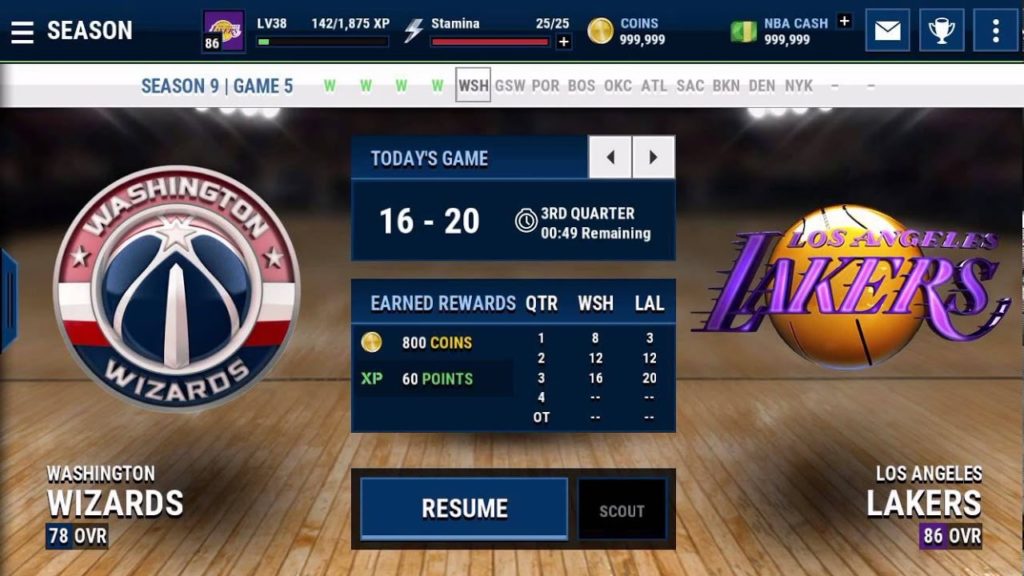Select the ATL game in schedule
The image size is (1024, 576).
654,86
